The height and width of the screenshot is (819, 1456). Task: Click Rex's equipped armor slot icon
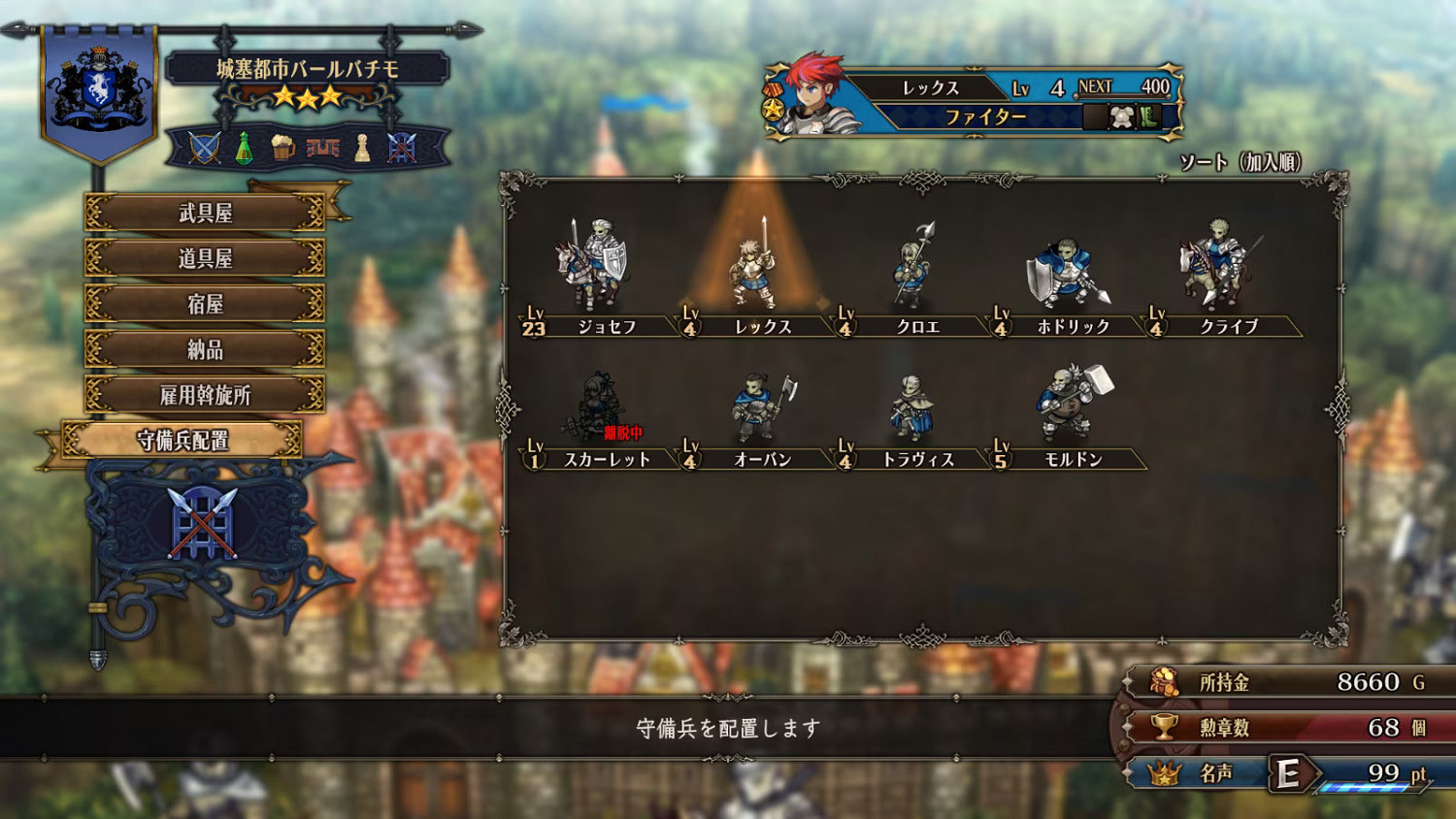pos(1122,115)
